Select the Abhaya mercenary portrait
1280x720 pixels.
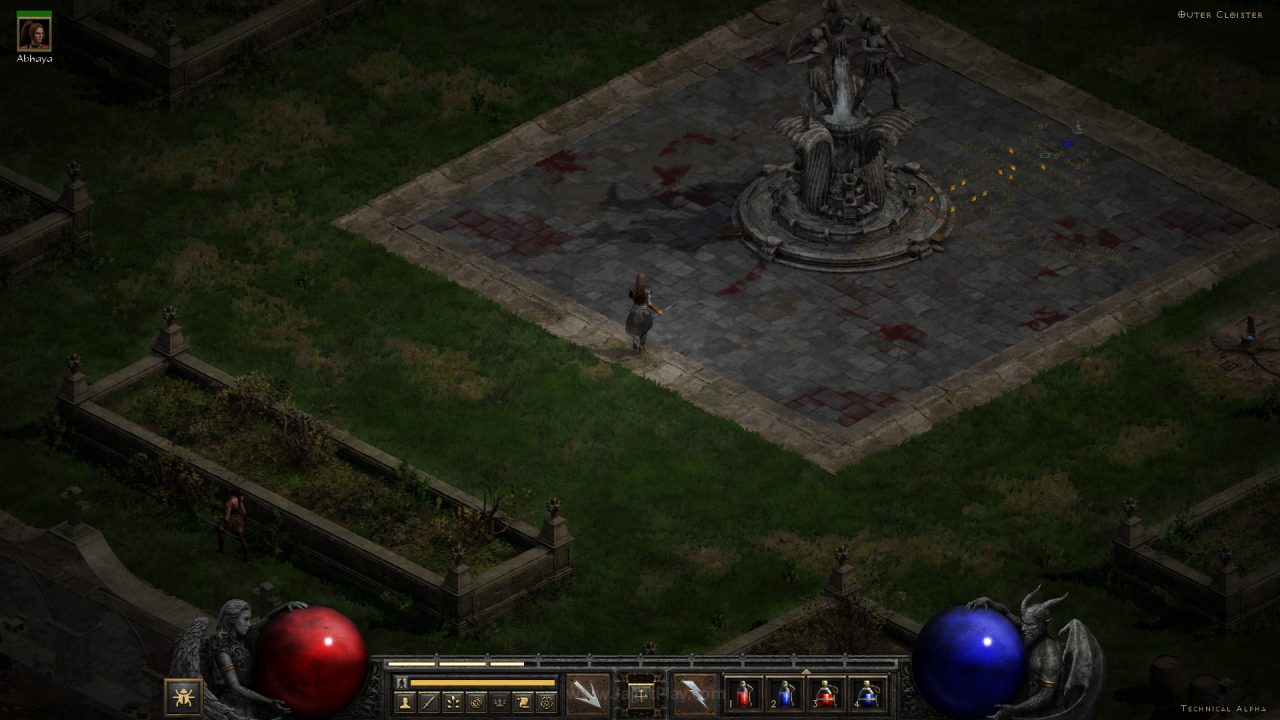(x=34, y=35)
